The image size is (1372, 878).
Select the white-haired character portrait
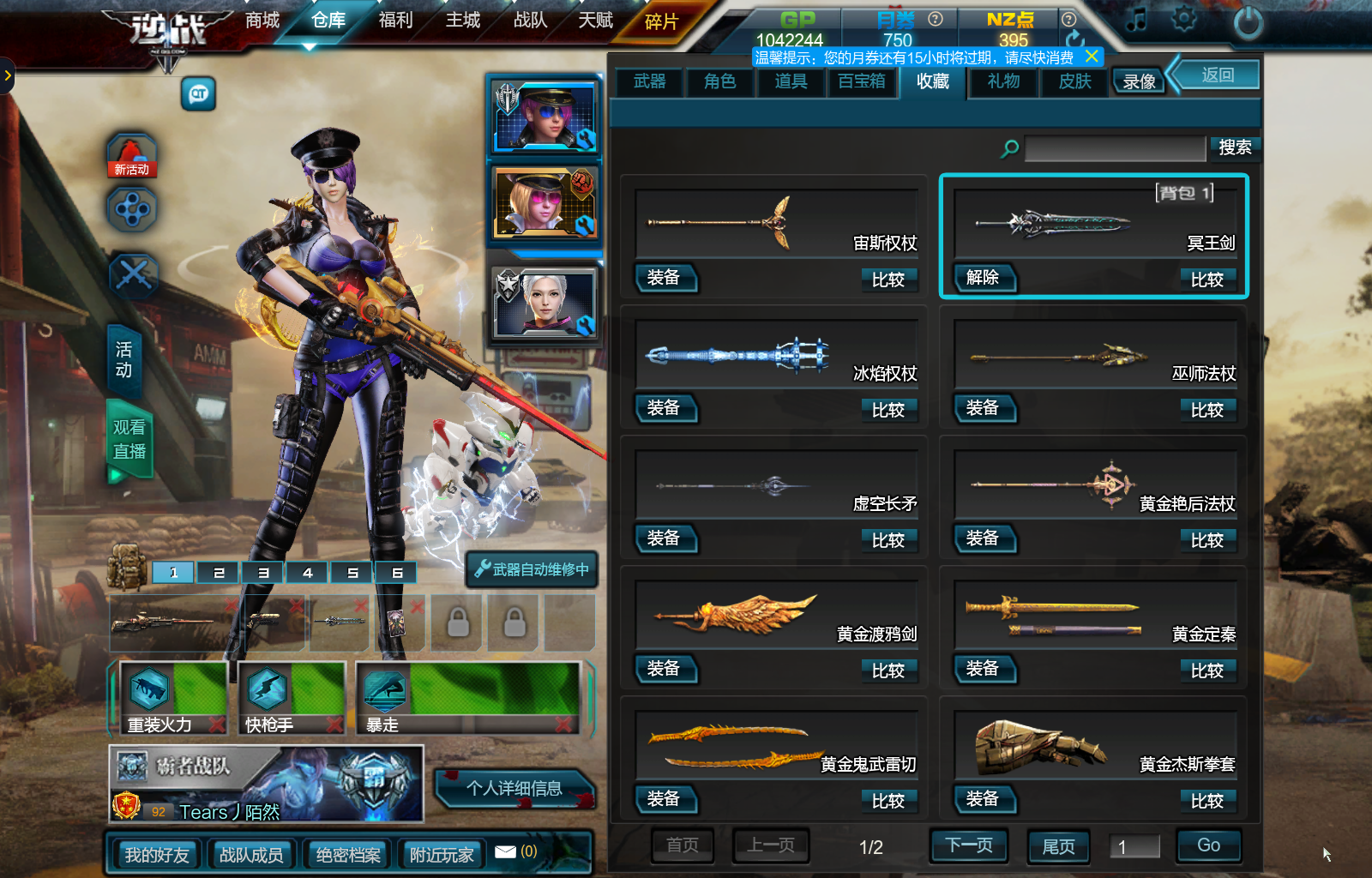click(x=545, y=304)
